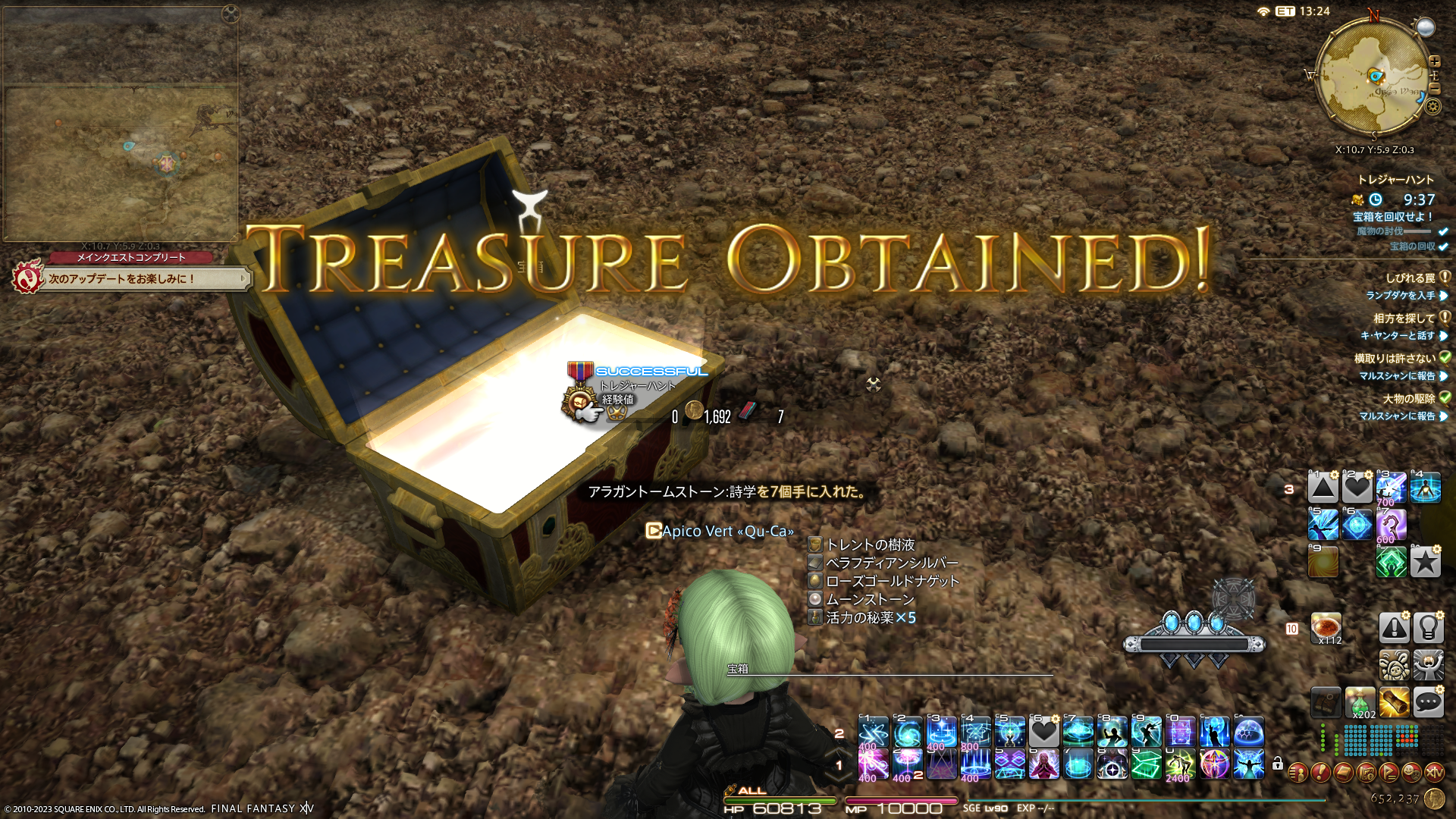Select the 相方を探して quest entry
Screen dimensions: 1456x819
1404,318
